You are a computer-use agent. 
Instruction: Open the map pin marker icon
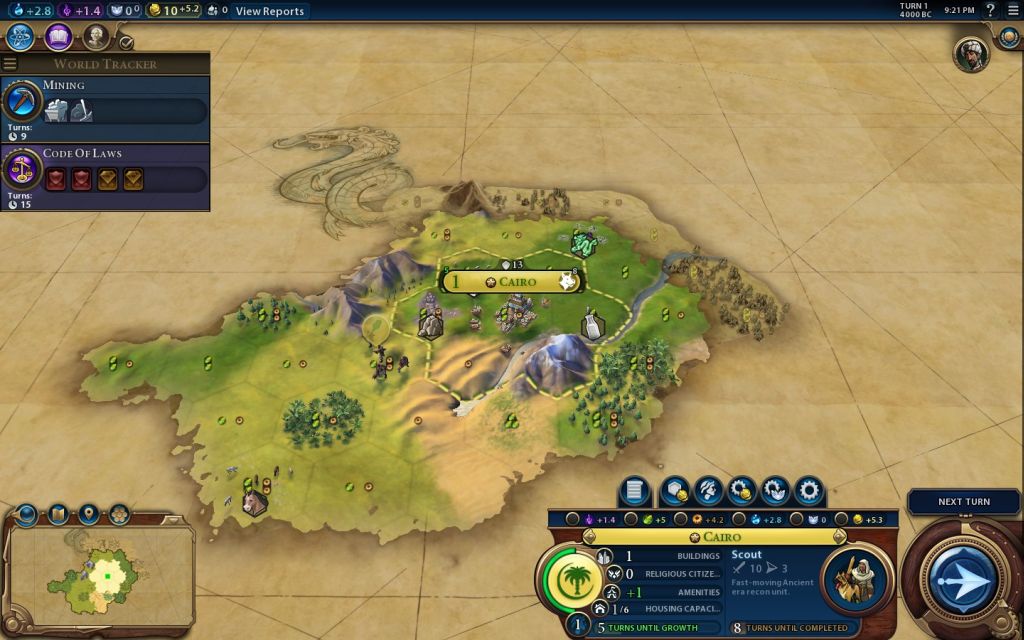tap(89, 515)
